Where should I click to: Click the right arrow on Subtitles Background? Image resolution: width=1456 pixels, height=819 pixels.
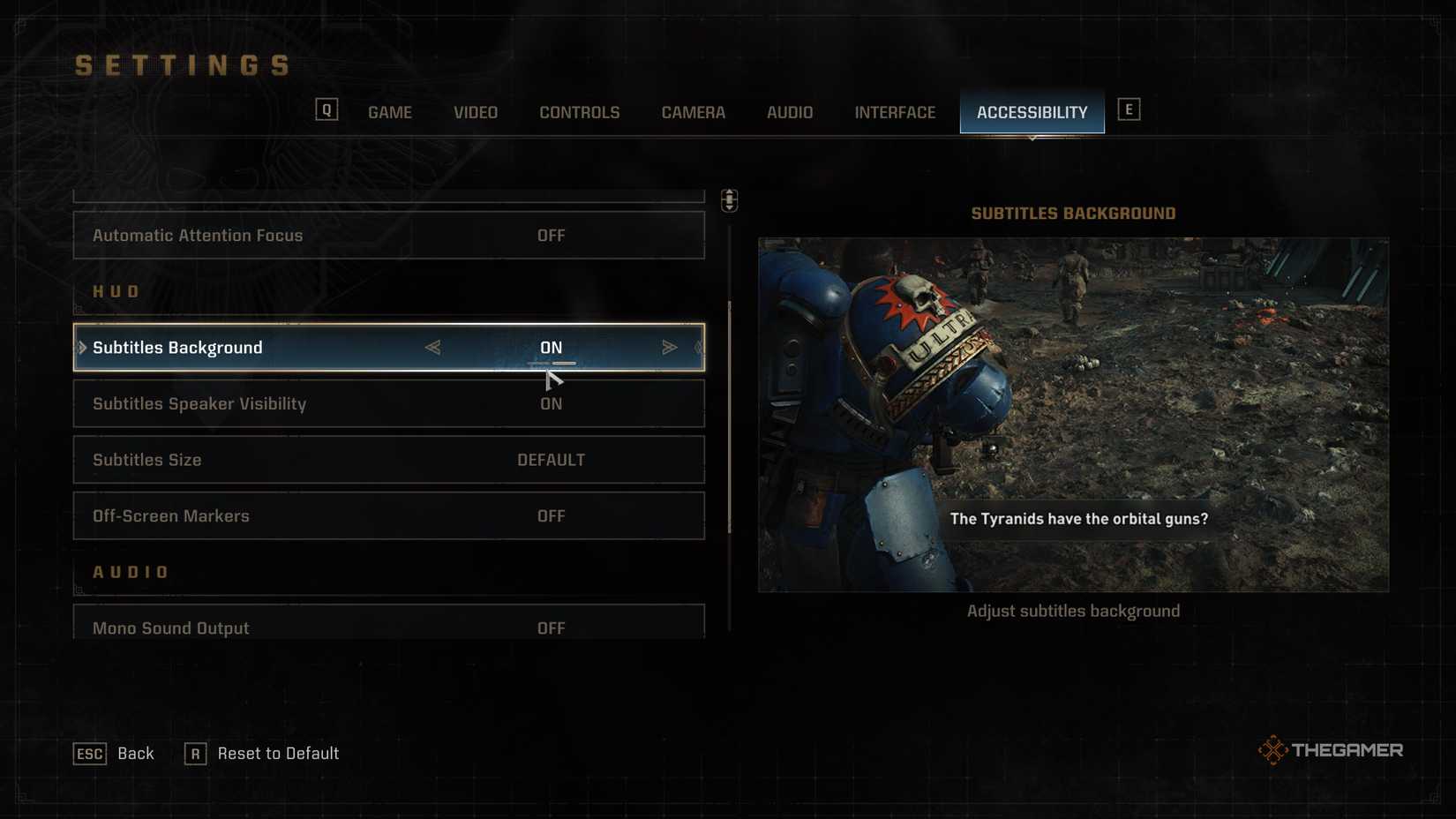[x=669, y=348]
